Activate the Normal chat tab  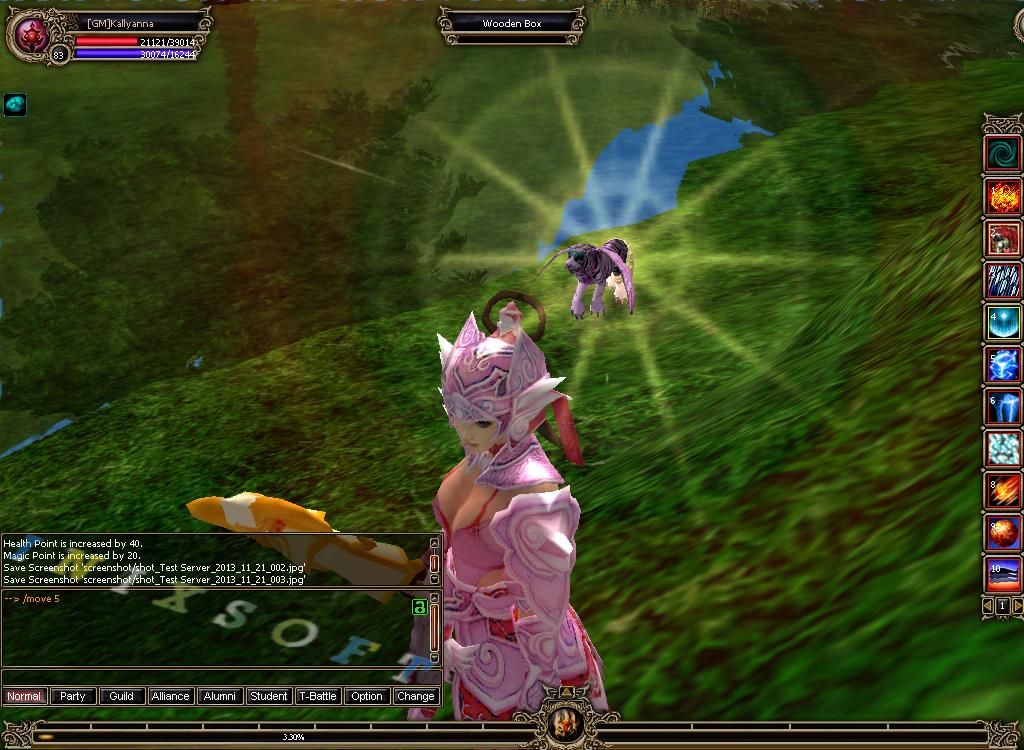[24, 696]
